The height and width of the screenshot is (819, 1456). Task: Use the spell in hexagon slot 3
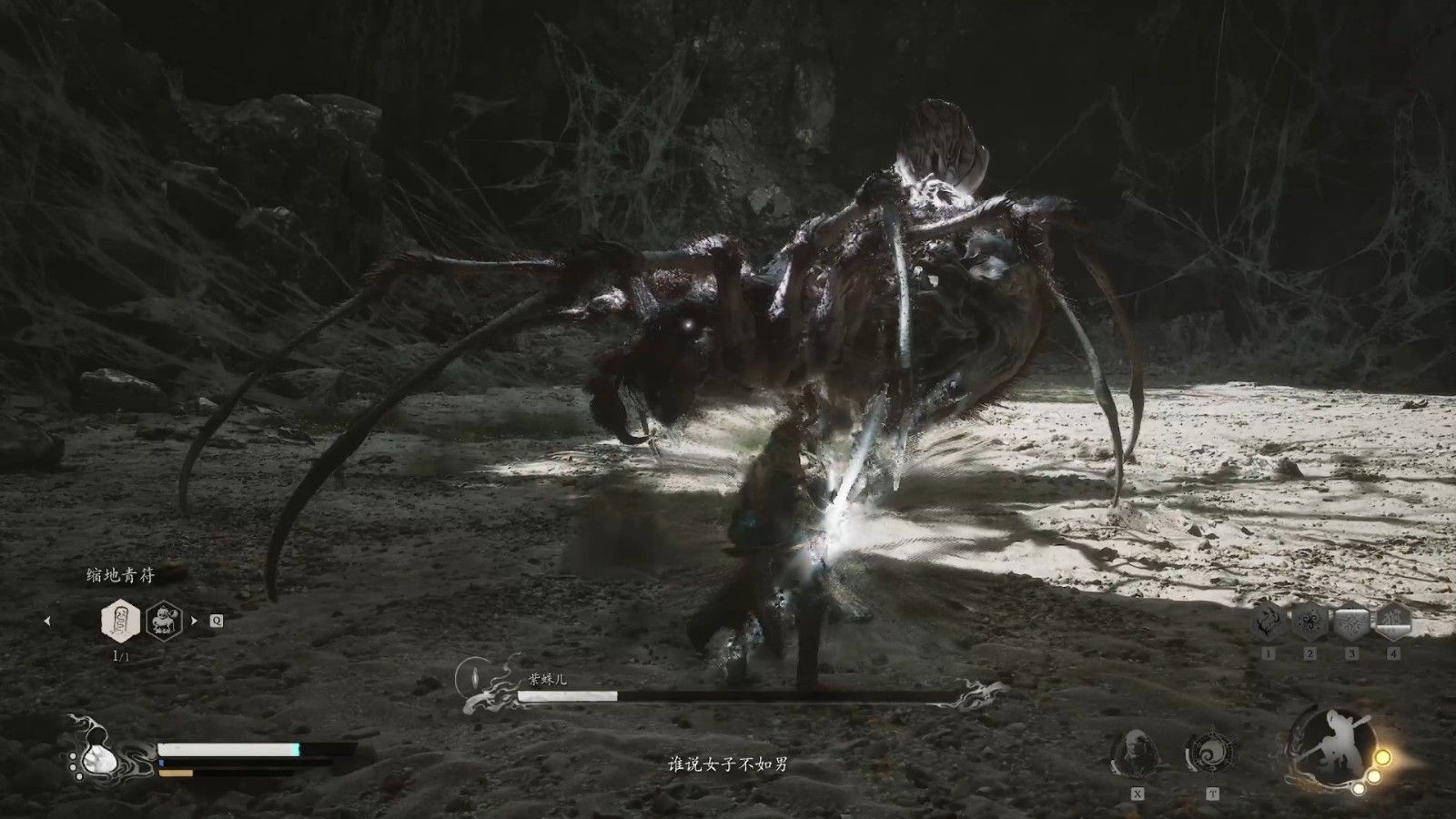(1352, 621)
